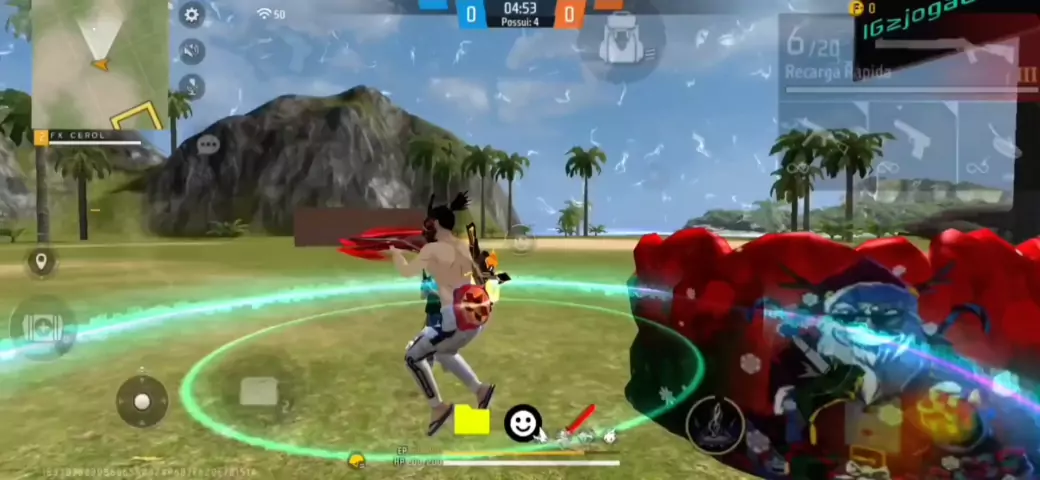1040x480 pixels.
Task: Select the primary weapon slot with Recarga Rapida
Action: pyautogui.click(x=896, y=60)
